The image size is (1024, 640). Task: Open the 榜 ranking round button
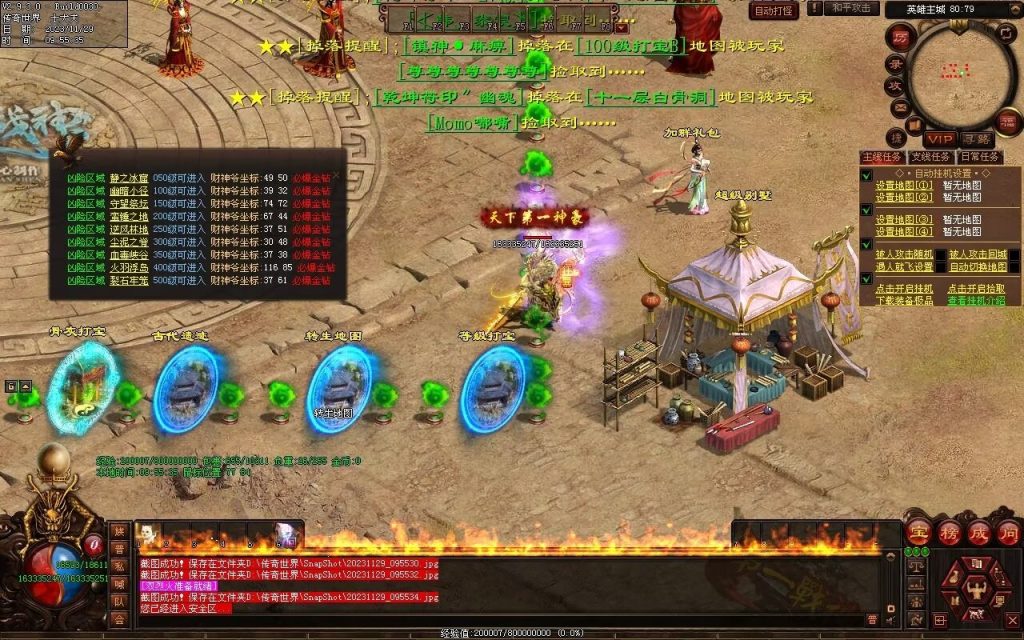[x=947, y=533]
